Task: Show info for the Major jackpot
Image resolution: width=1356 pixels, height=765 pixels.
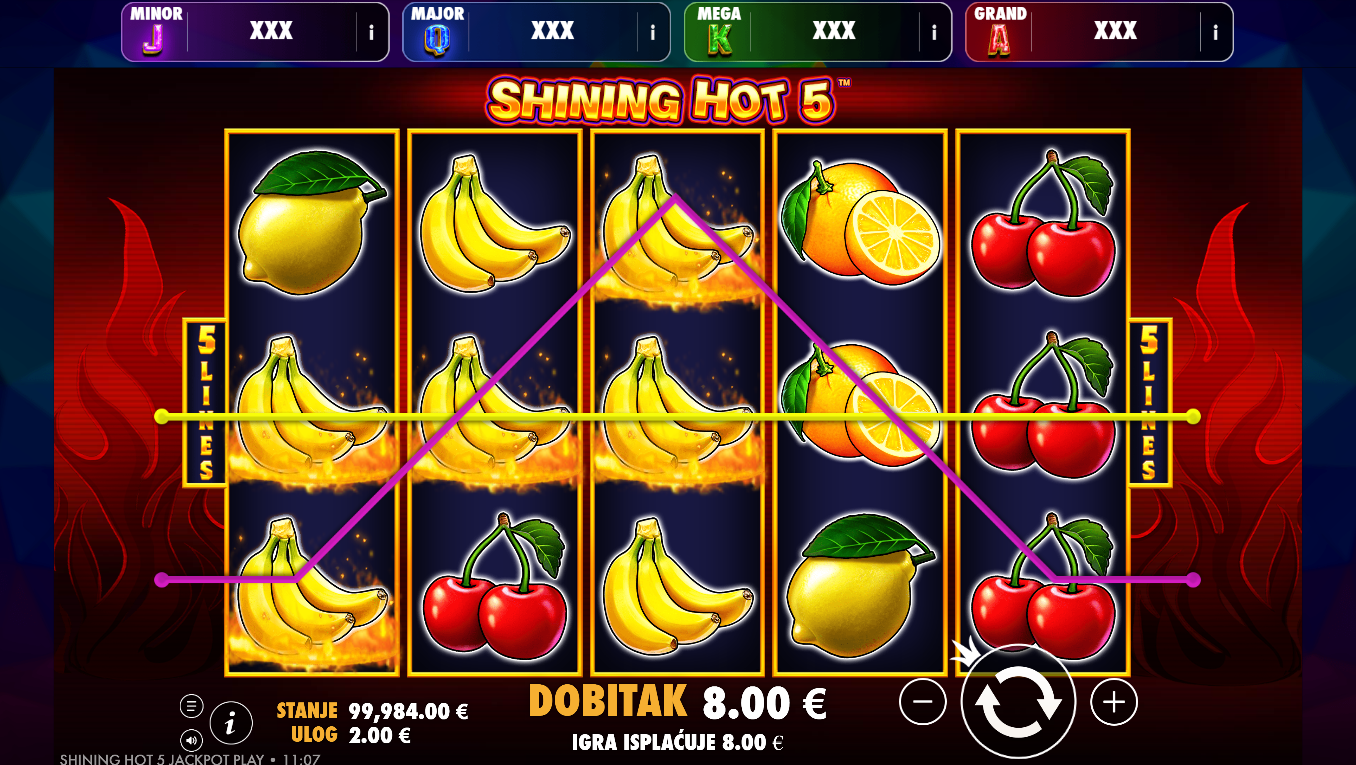Action: point(653,32)
